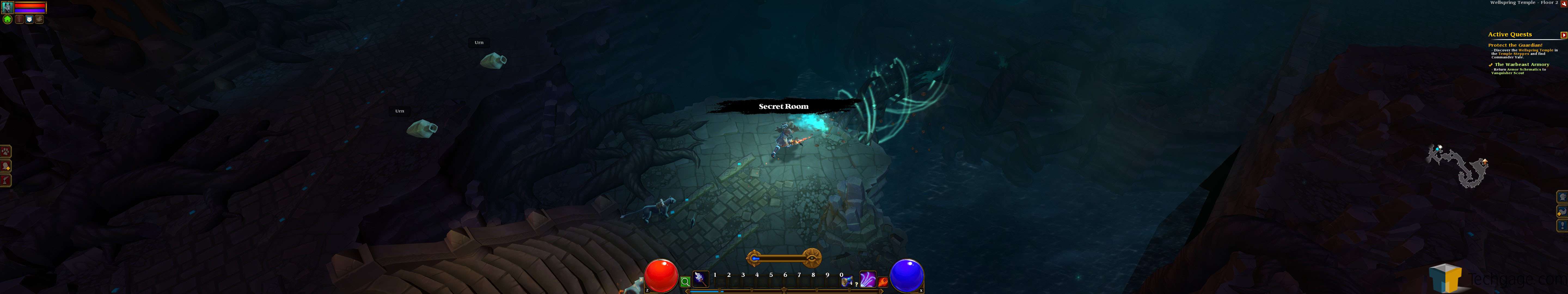Click the red icon next to floor name
The image size is (1568, 294).
[x=1563, y=4]
